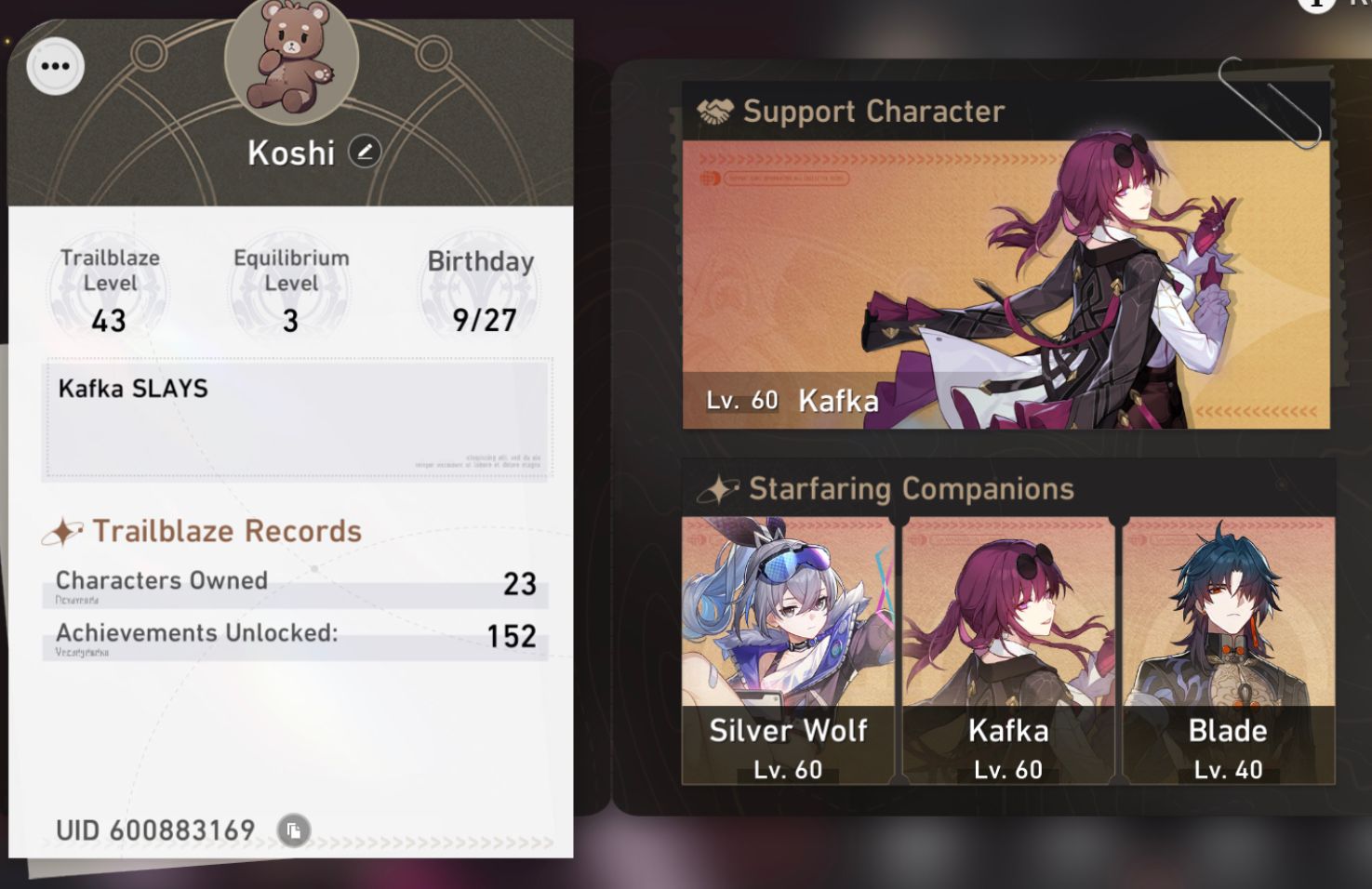This screenshot has width=1372, height=889.
Task: Click the Kafka SLAYS signature field
Action: (x=297, y=416)
